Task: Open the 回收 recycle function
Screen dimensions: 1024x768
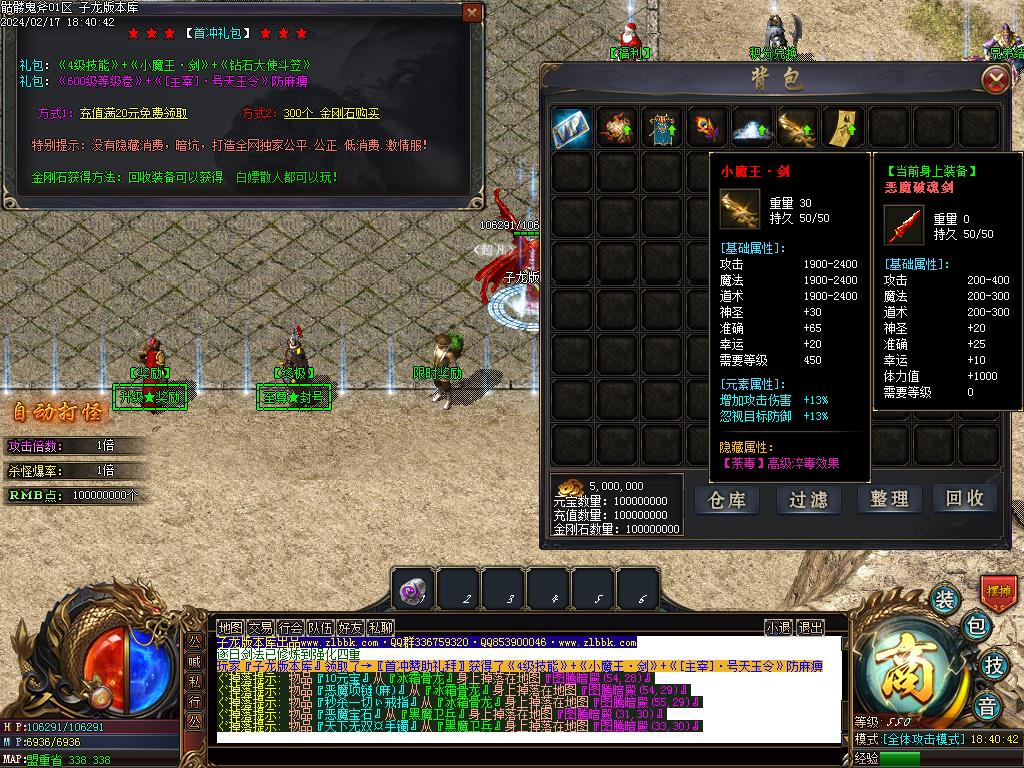Action: click(x=965, y=498)
